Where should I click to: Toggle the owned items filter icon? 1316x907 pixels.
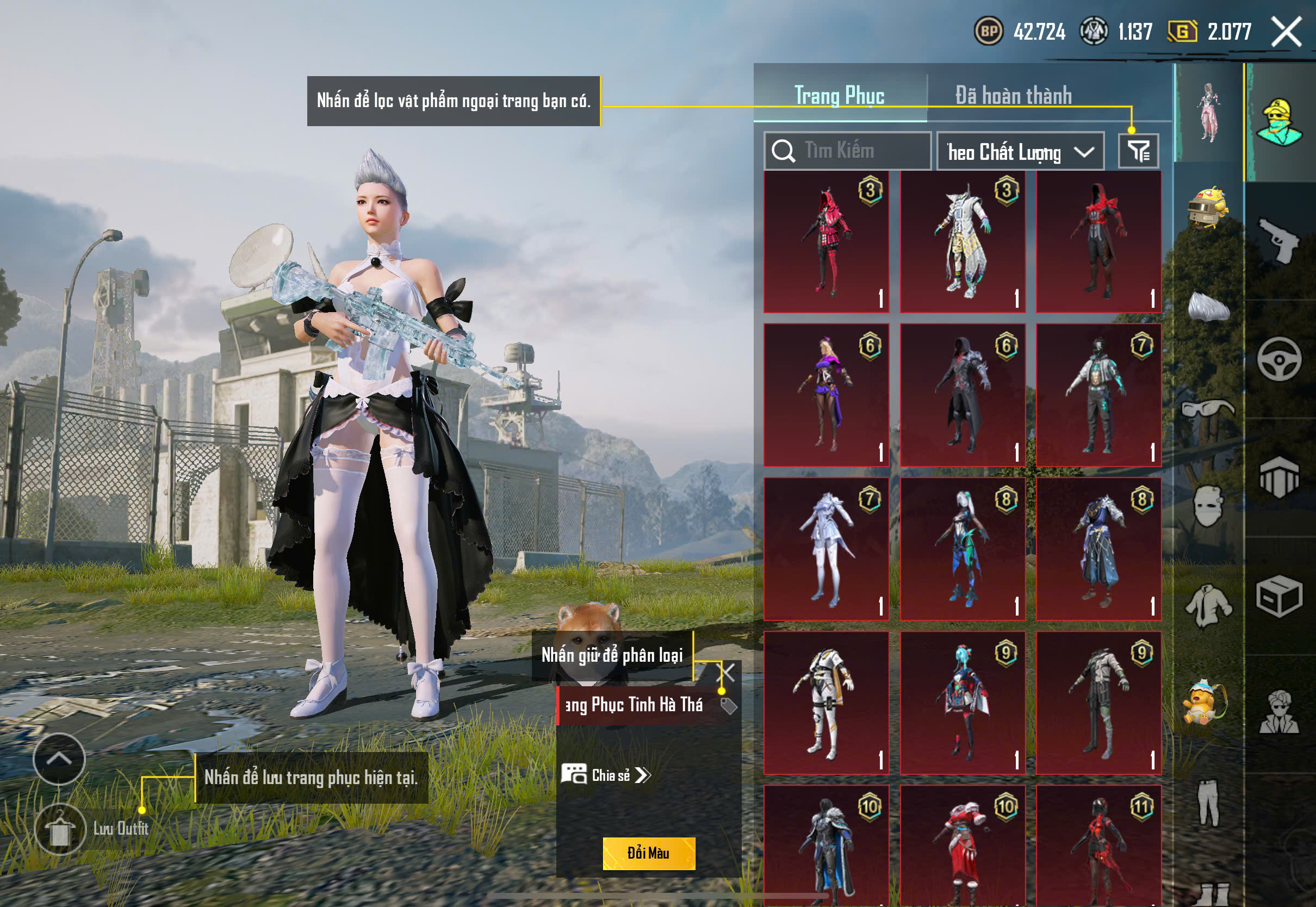[x=1138, y=151]
